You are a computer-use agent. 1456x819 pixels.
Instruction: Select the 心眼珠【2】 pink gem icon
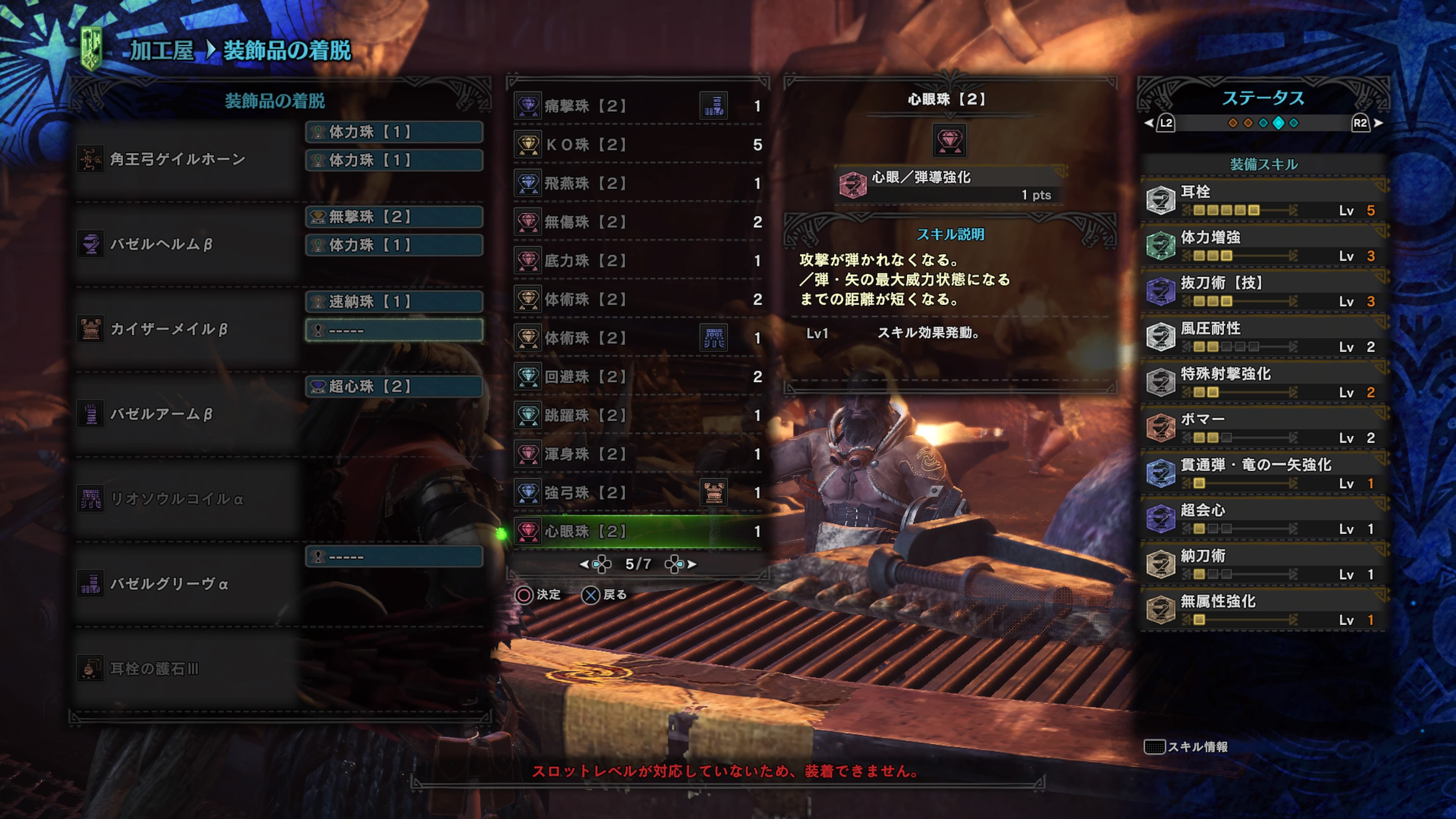[530, 531]
